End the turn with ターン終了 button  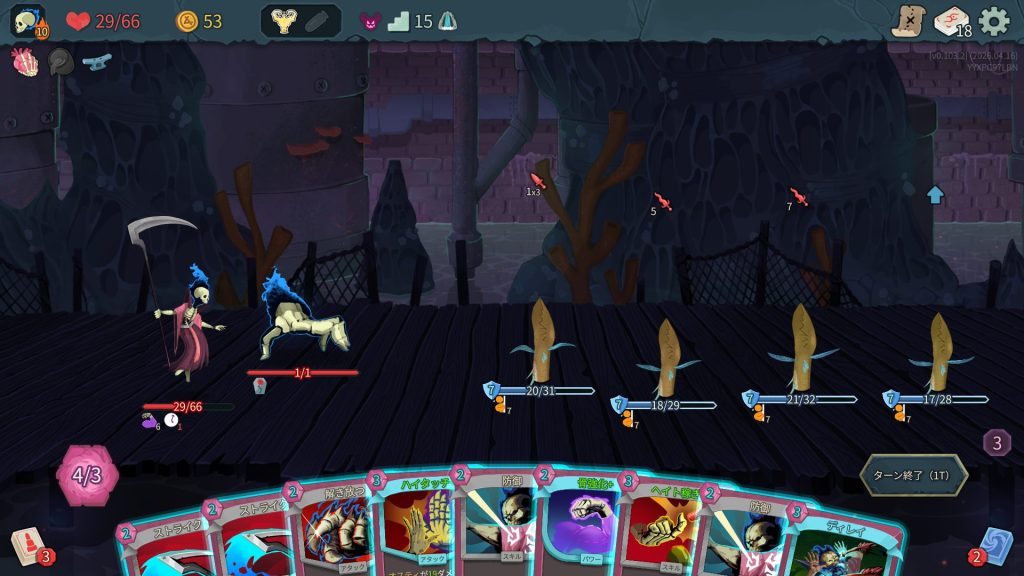pos(913,475)
